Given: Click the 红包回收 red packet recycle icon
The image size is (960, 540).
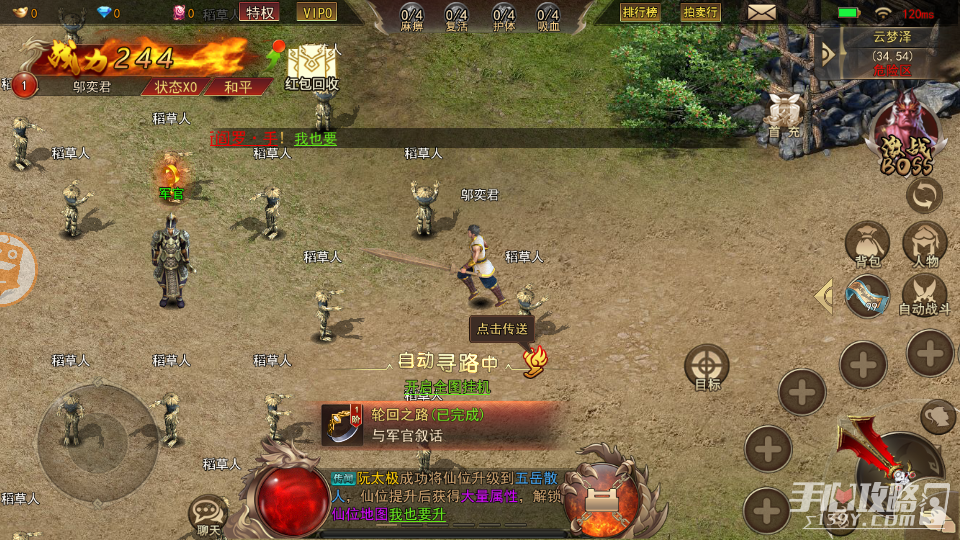Looking at the screenshot, I should click(x=311, y=67).
